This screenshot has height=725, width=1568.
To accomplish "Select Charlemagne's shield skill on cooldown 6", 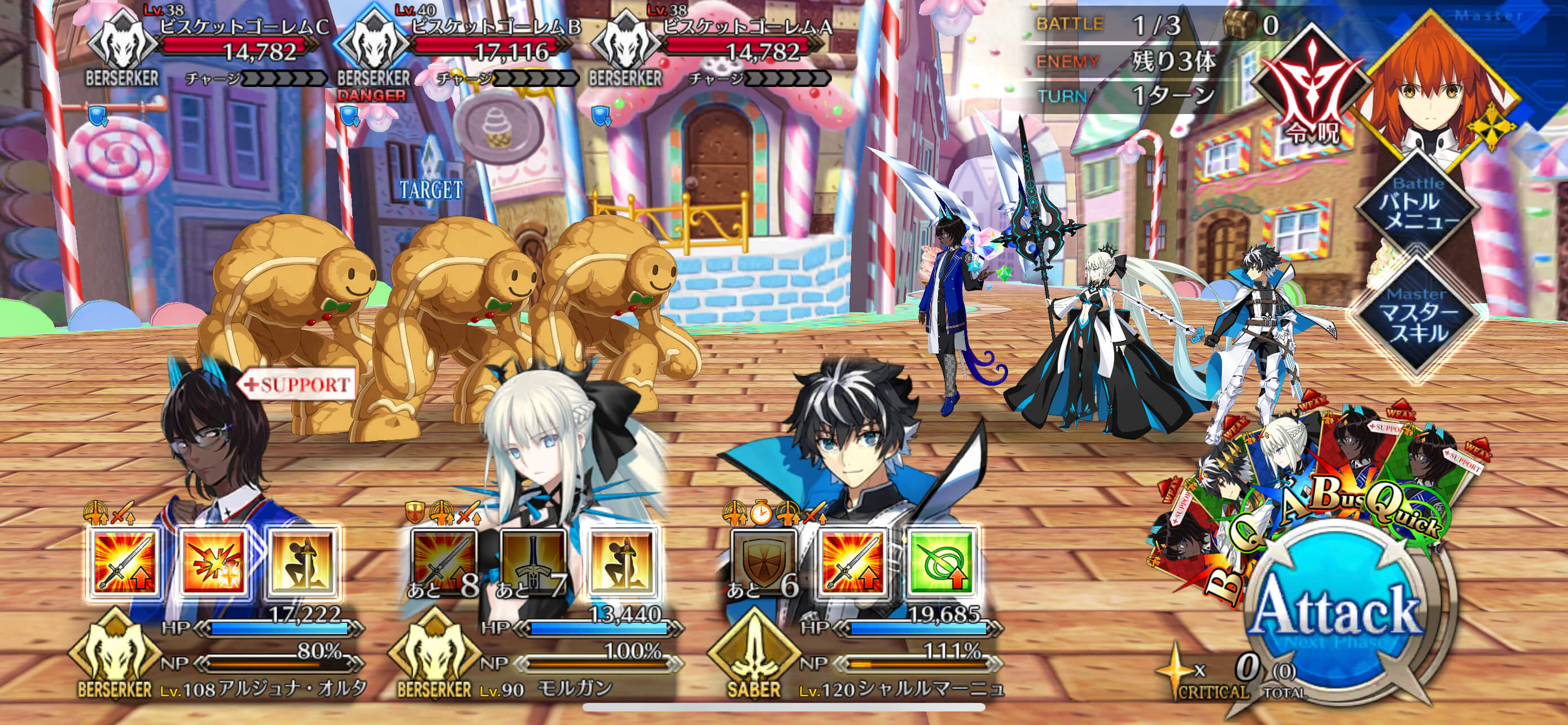I will coord(764,562).
